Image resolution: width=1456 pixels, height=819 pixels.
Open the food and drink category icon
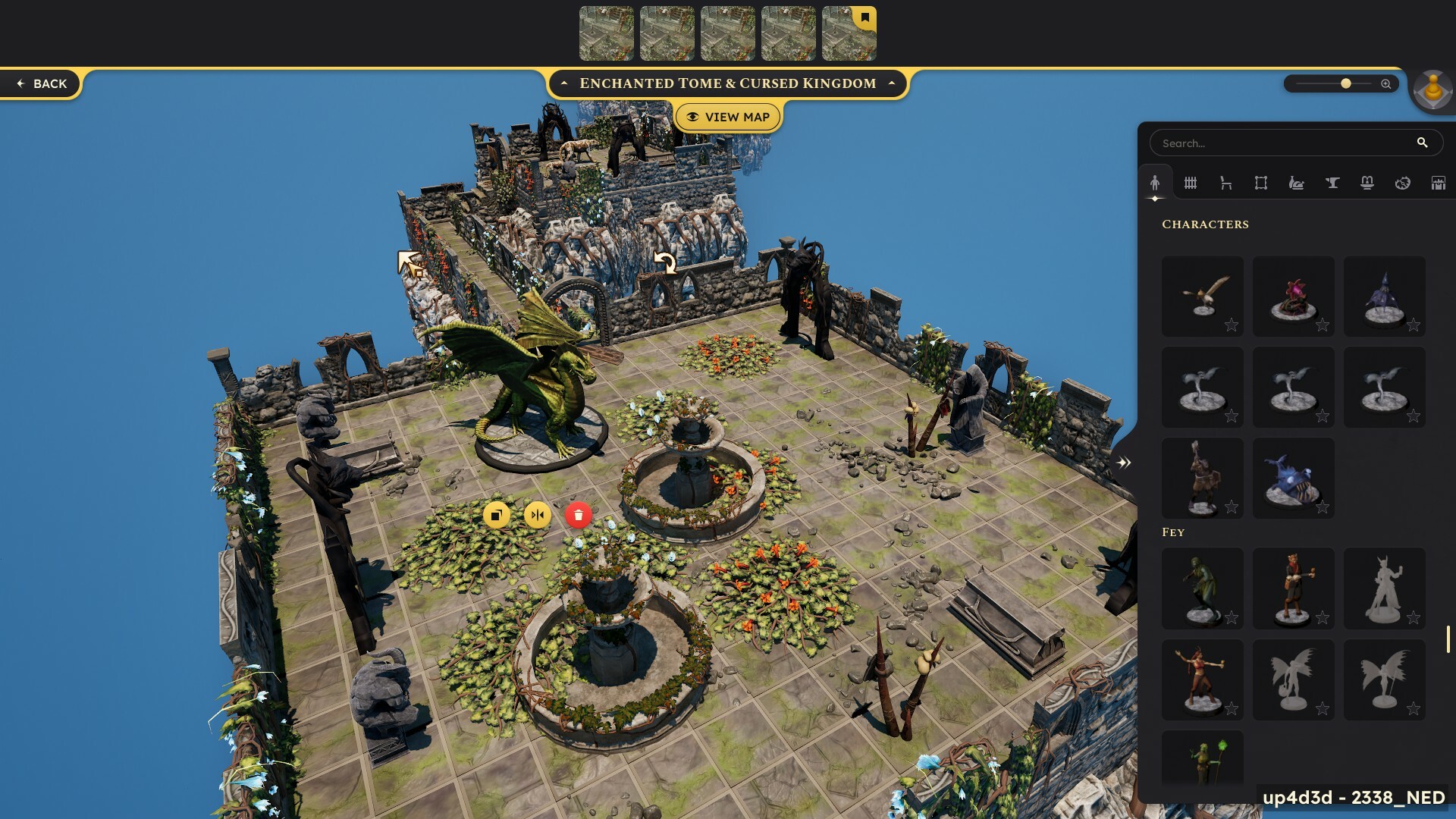point(1297,183)
